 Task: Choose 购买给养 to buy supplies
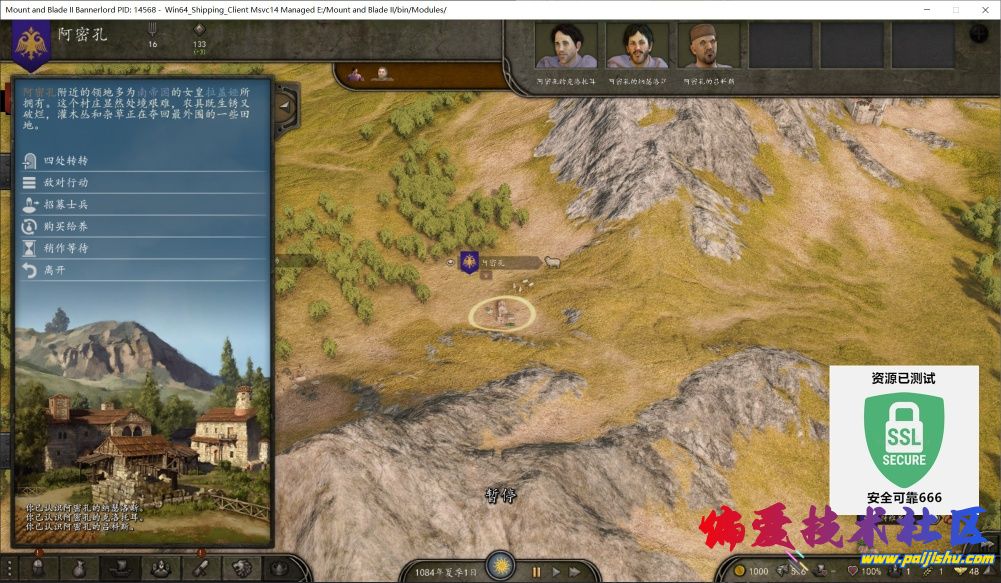(x=66, y=226)
